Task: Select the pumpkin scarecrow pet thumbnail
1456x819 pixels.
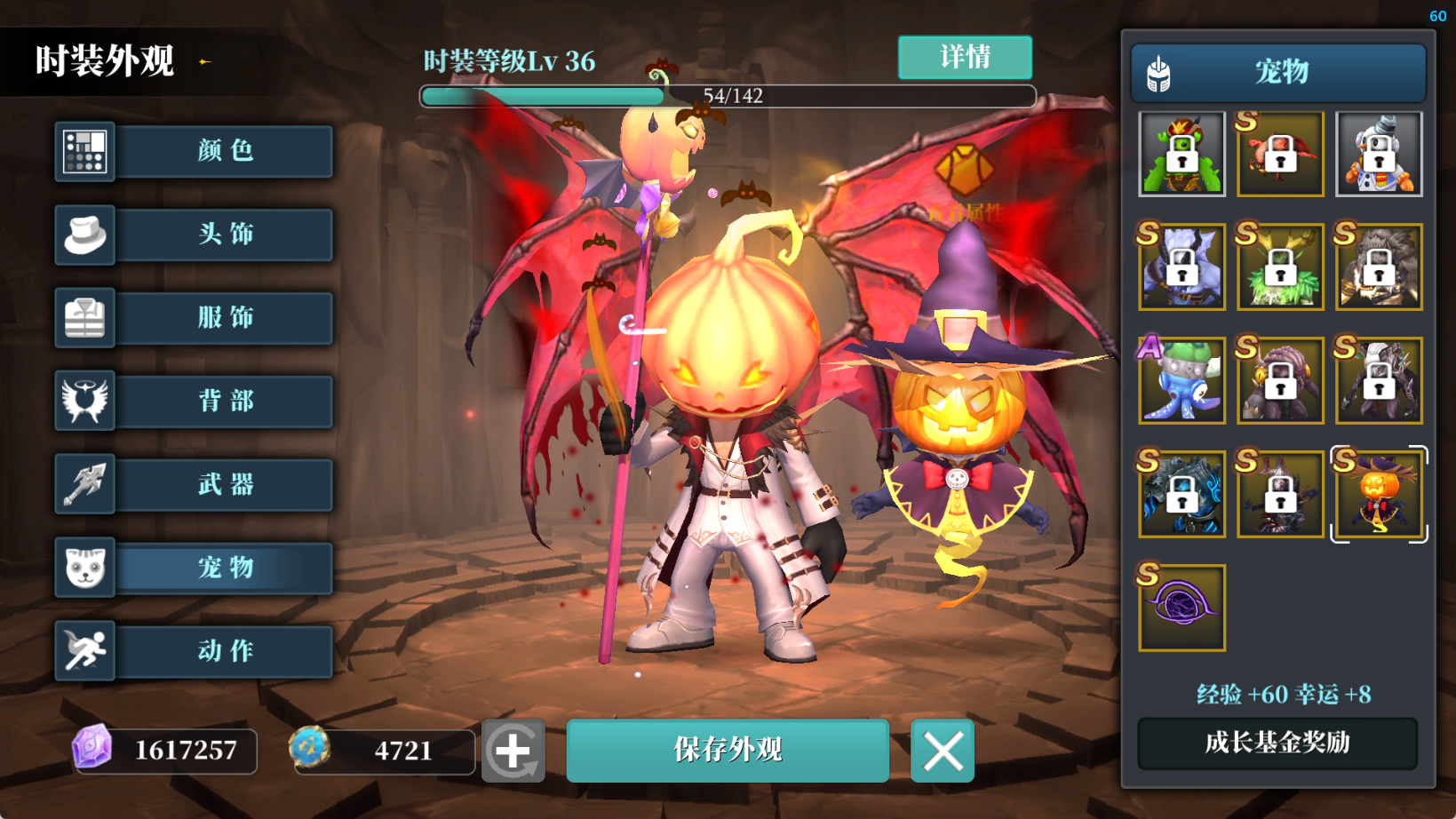Action: (x=1378, y=494)
